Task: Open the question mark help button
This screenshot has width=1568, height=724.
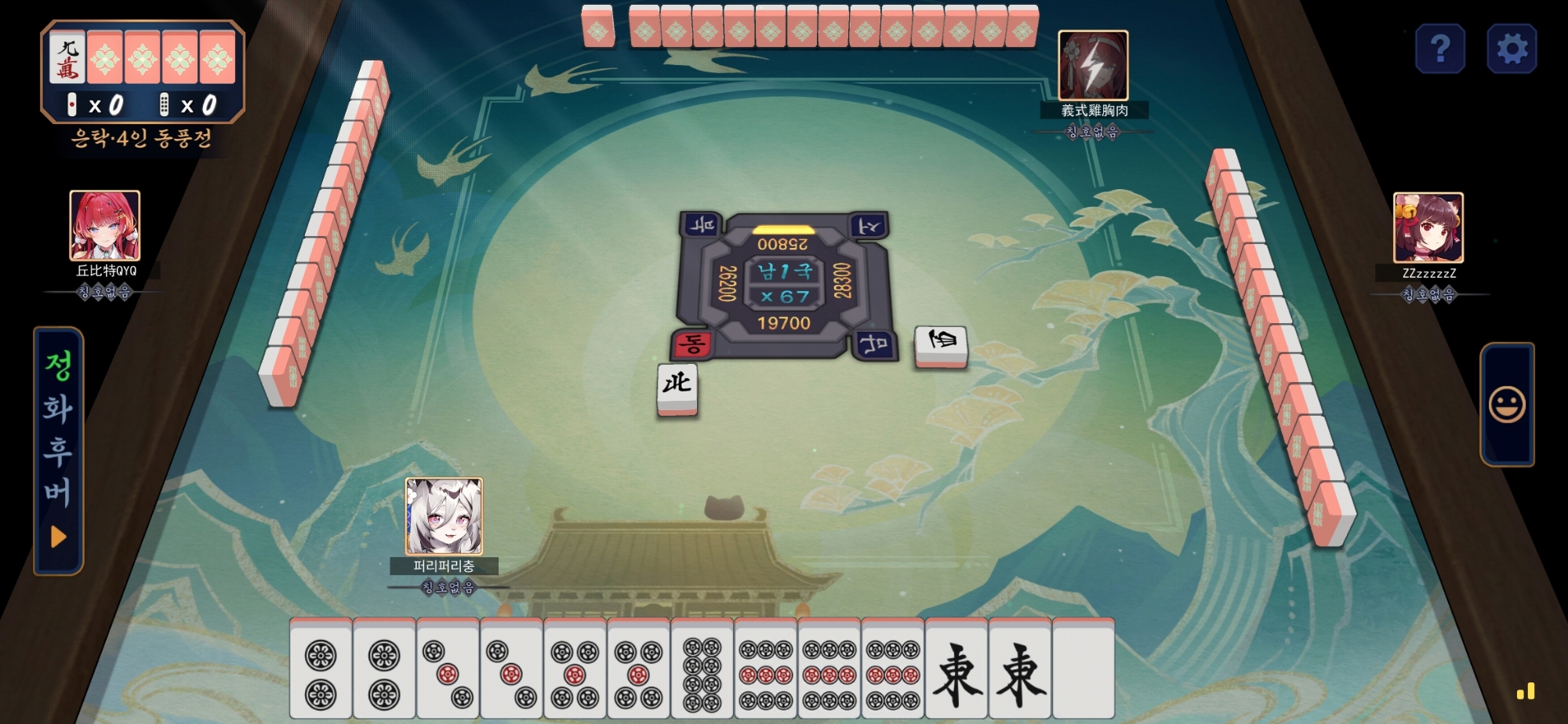Action: pyautogui.click(x=1440, y=49)
